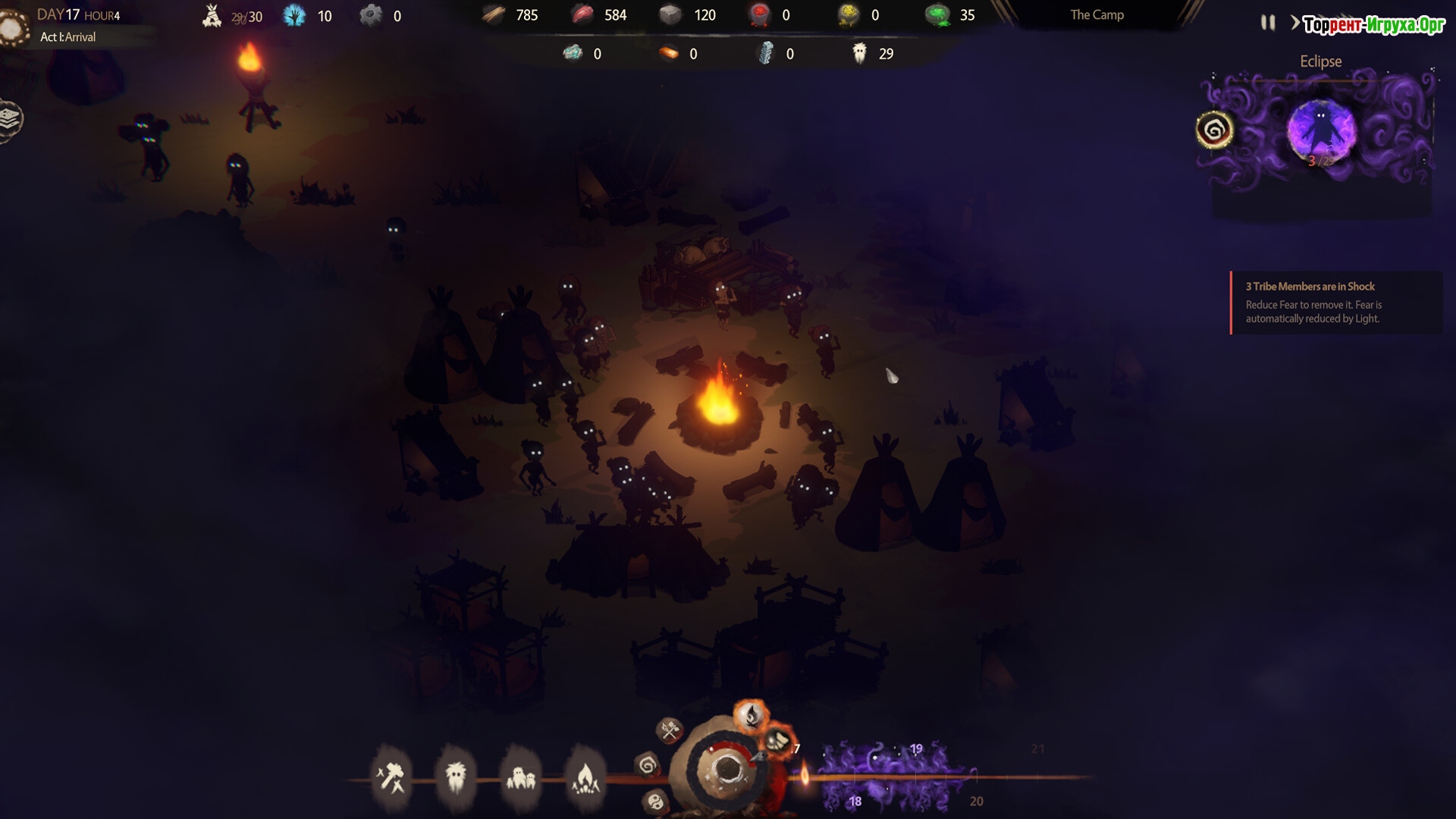Click the day-cycle dial center
1456x819 pixels.
pos(726,769)
